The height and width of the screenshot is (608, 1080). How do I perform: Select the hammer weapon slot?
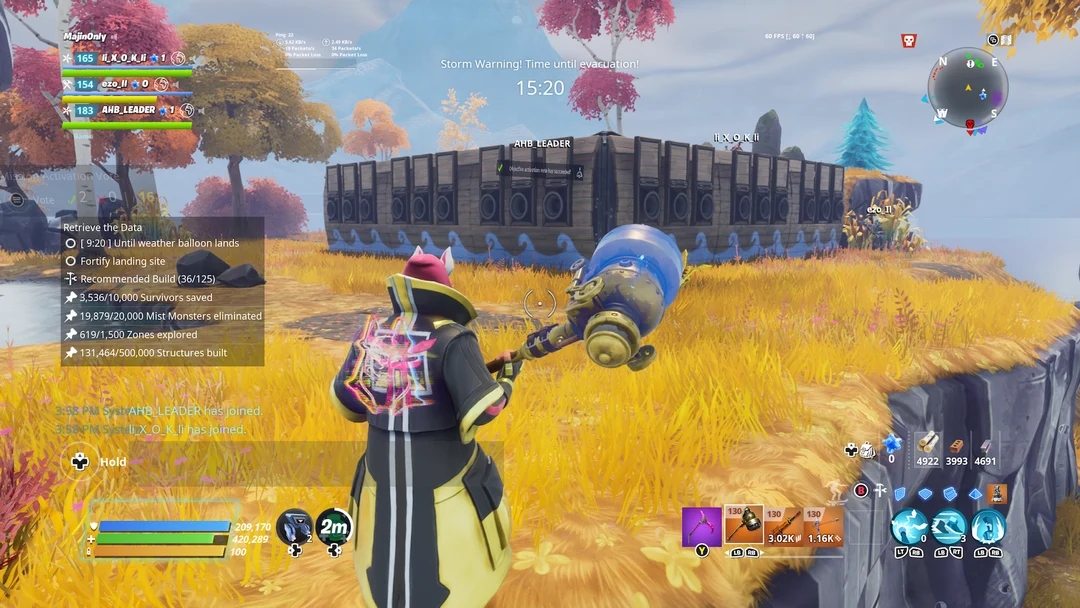(x=743, y=526)
